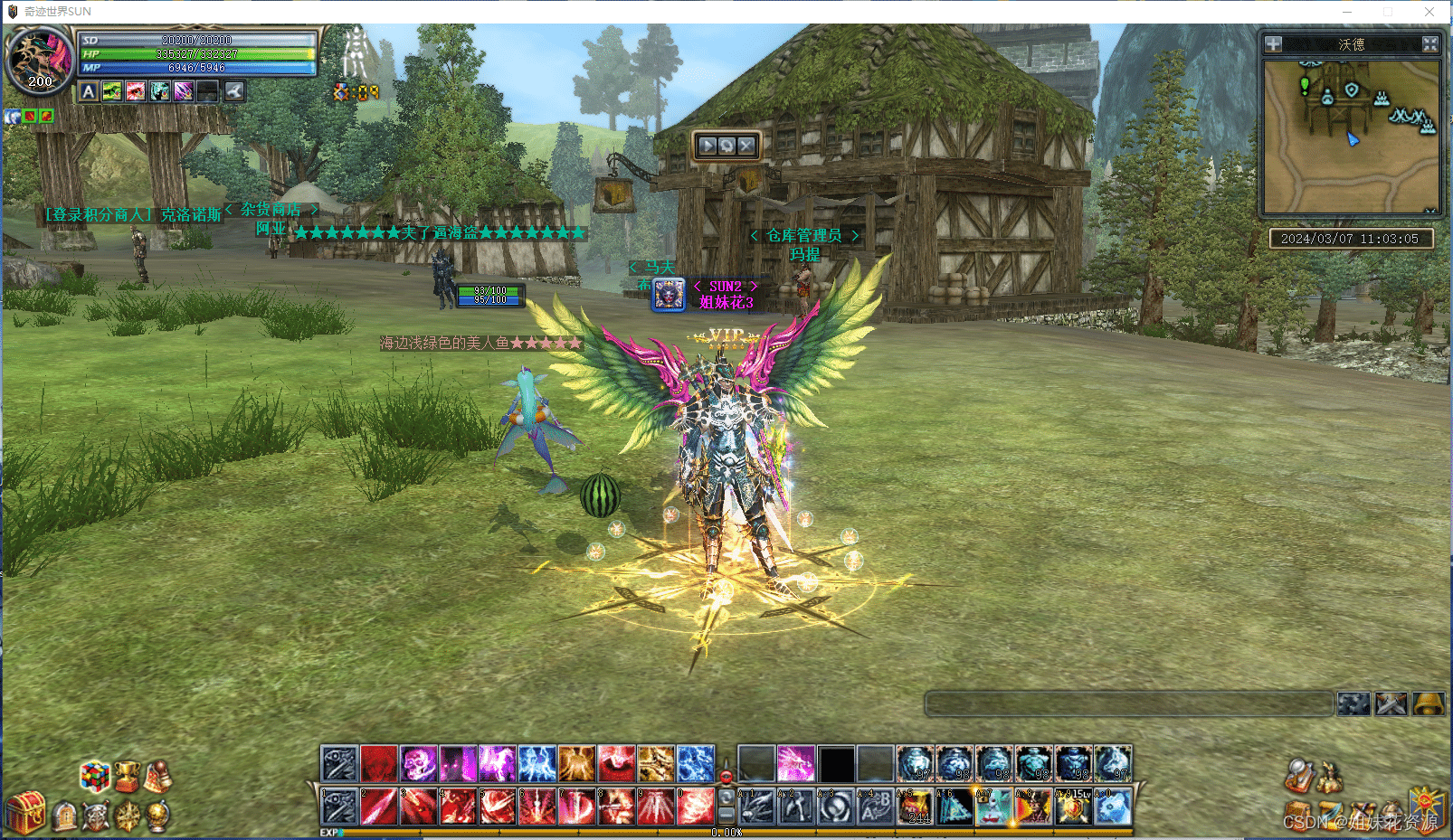Click the plus button on the minimap header

point(1273,44)
